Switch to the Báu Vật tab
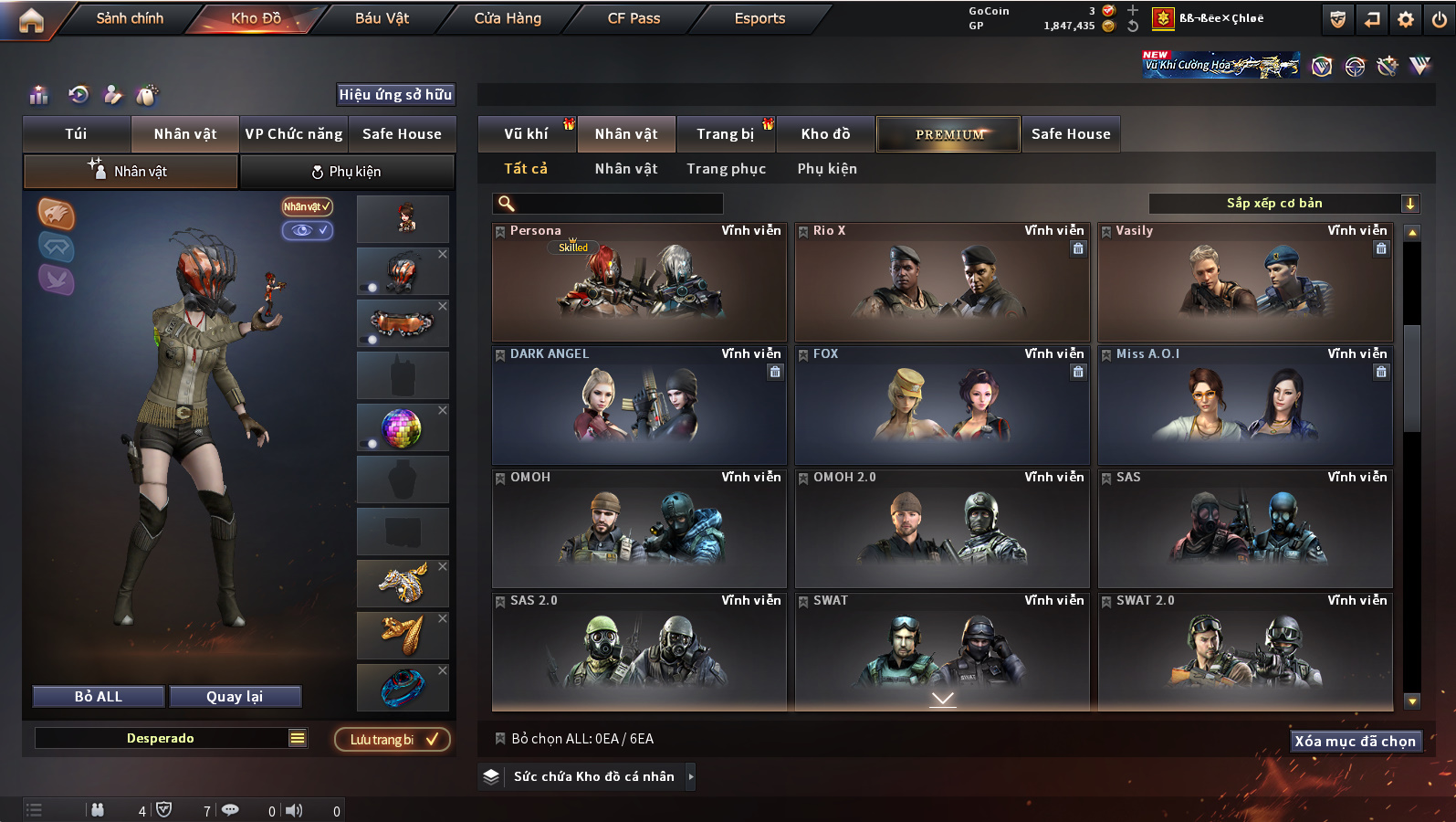The width and height of the screenshot is (1456, 822). tap(382, 18)
